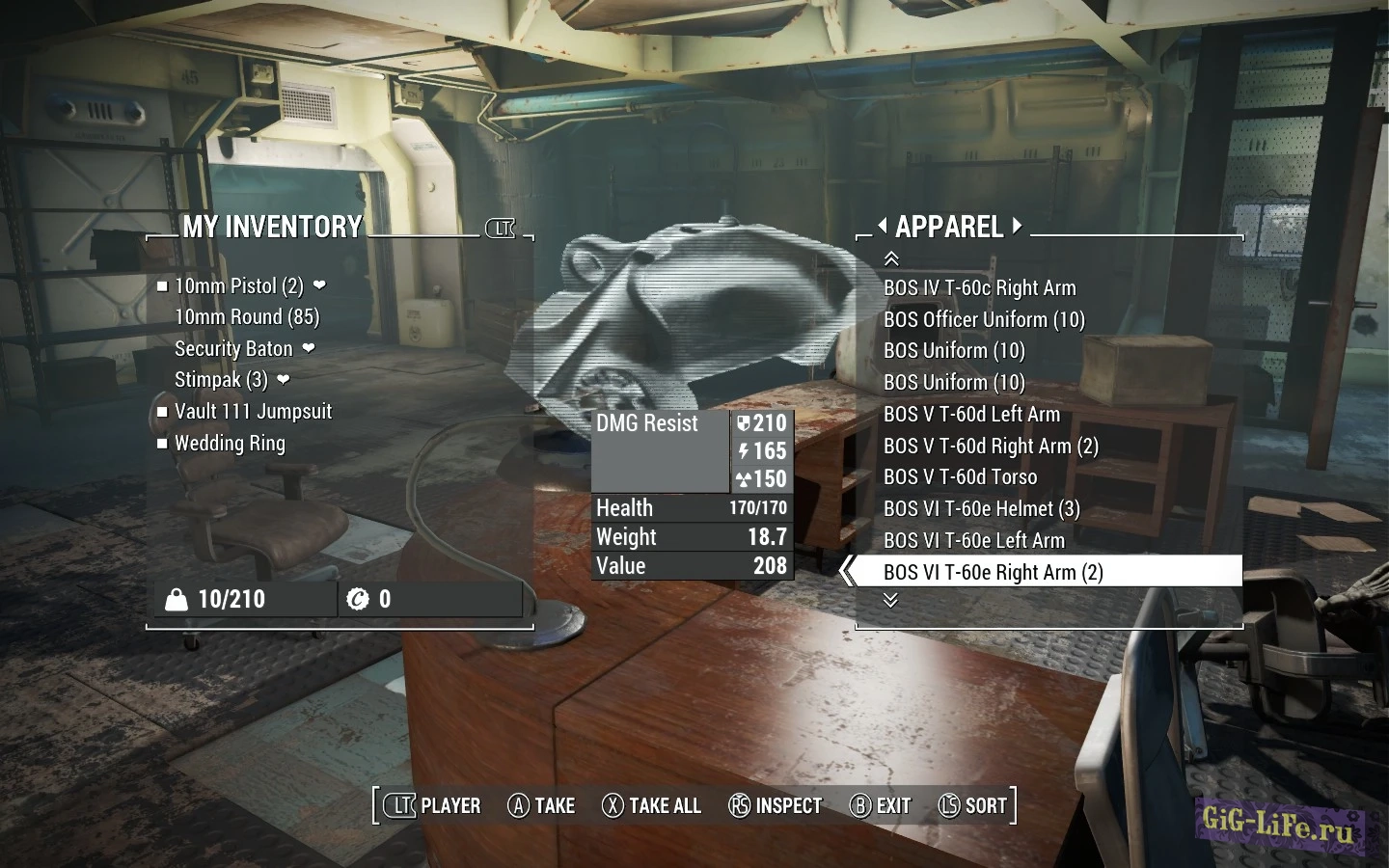Select BOS VI T-60e Left Arm

click(x=974, y=541)
